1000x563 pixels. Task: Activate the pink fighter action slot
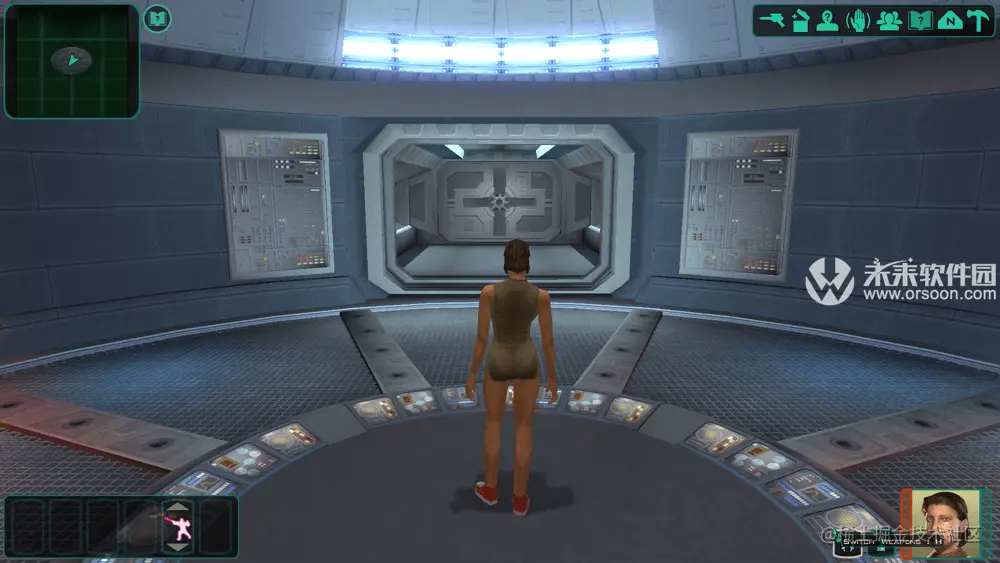[x=177, y=528]
